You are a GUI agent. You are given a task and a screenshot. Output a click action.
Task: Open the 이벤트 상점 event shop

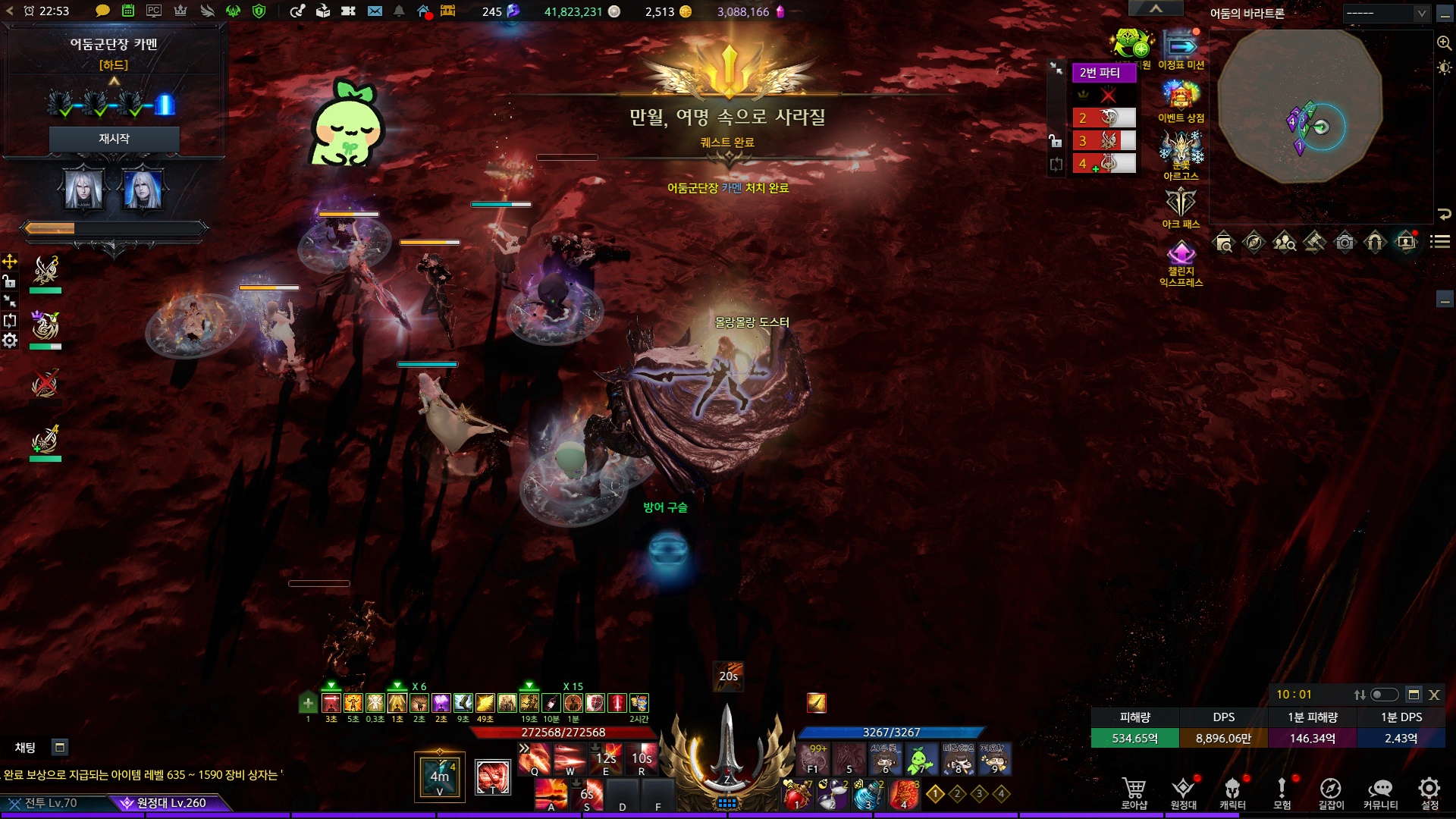tap(1181, 102)
